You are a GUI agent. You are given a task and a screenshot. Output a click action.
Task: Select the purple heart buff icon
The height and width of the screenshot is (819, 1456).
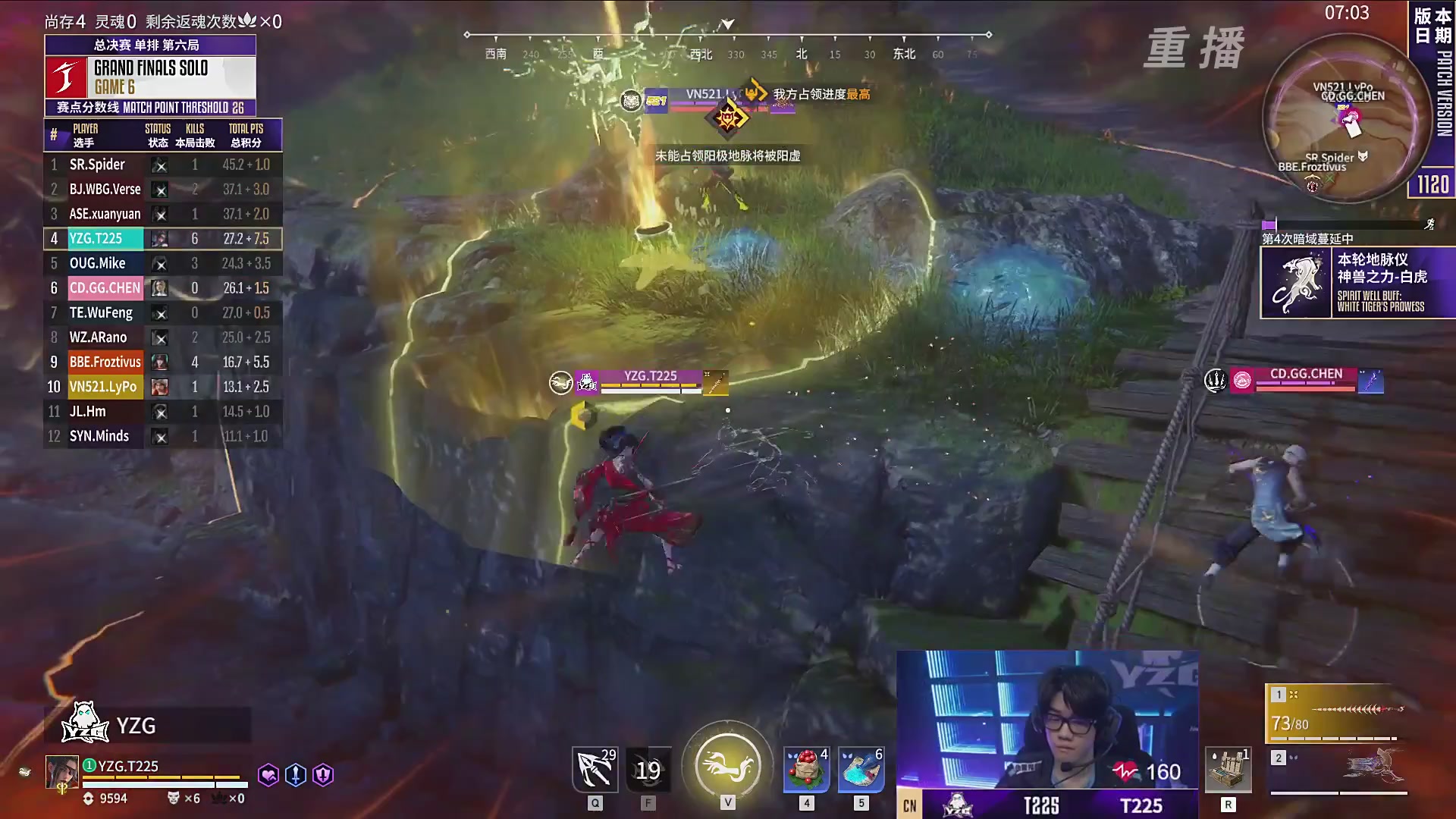pos(268,775)
